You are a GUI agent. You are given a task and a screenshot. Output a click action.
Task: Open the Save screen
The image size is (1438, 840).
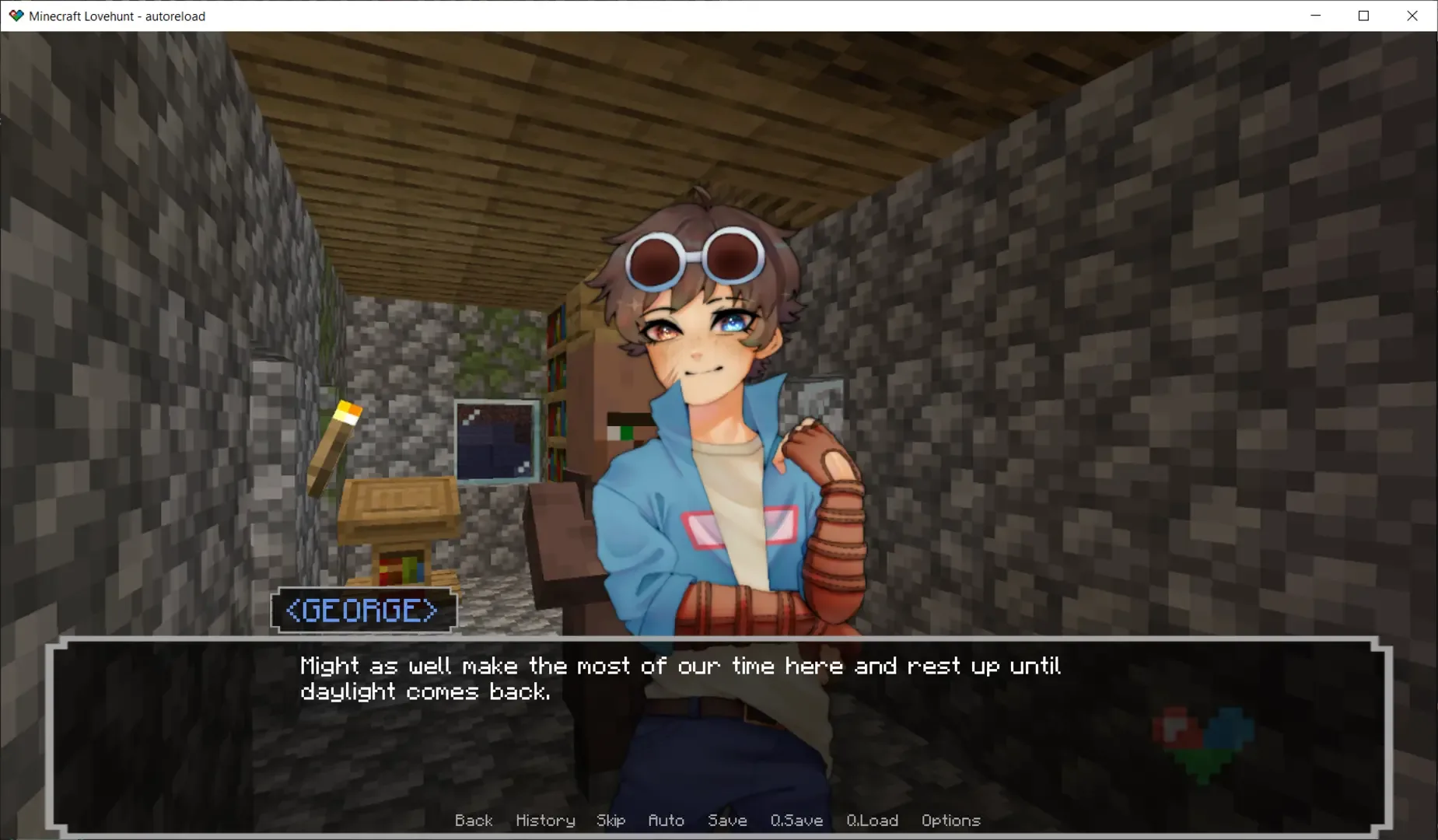coord(726,821)
